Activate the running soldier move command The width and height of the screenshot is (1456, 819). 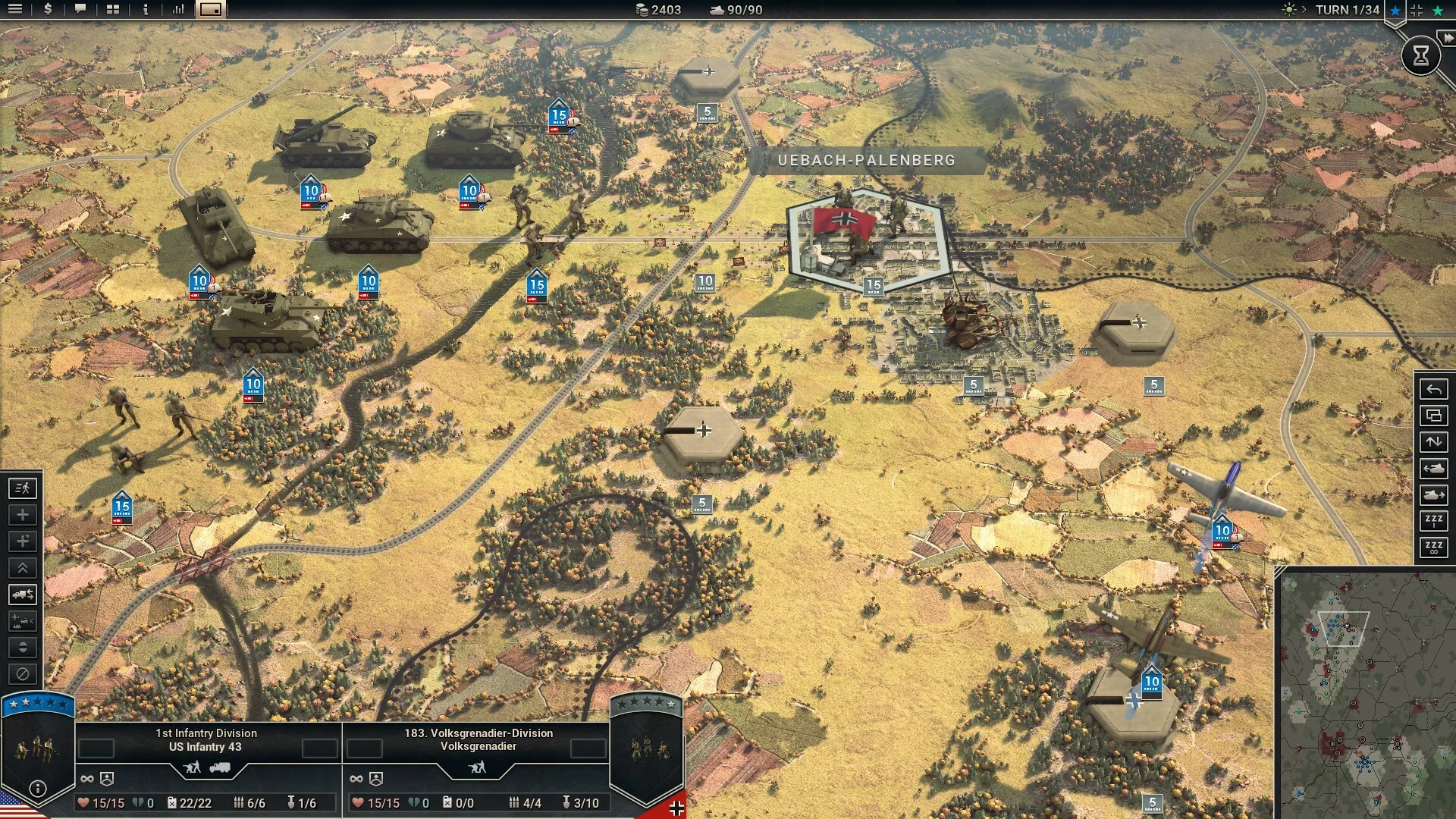[x=23, y=488]
